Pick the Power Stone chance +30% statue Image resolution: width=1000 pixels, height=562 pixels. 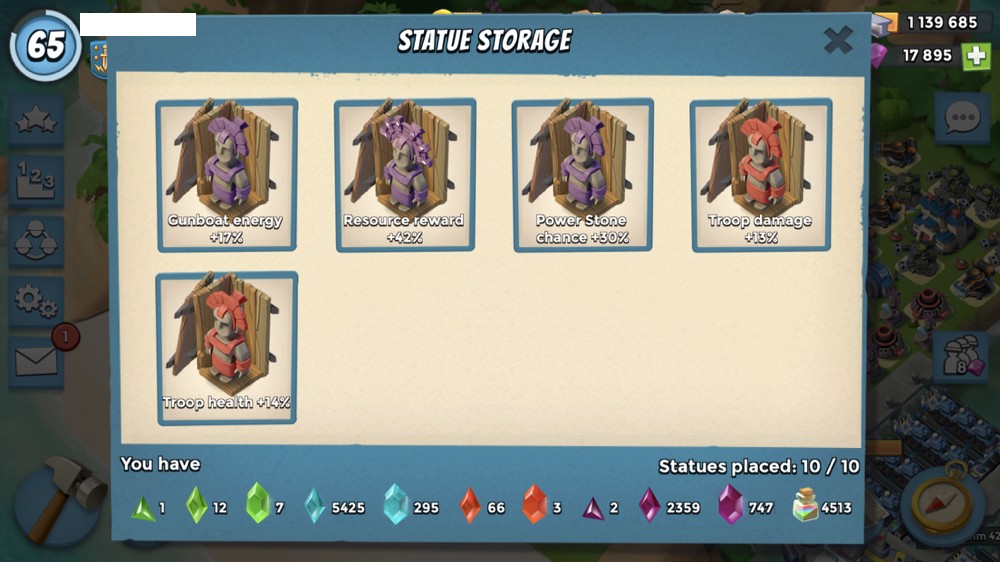point(583,174)
